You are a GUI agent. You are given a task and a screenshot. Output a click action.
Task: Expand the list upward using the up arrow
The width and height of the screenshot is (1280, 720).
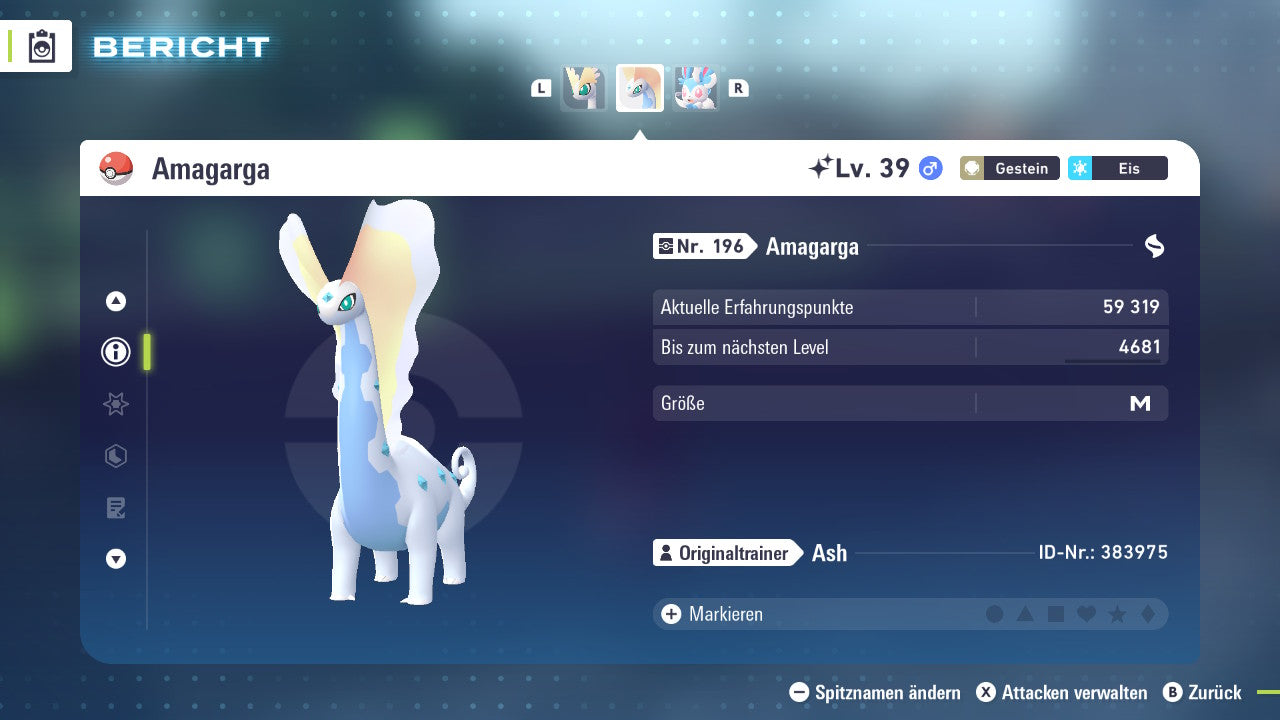[115, 300]
